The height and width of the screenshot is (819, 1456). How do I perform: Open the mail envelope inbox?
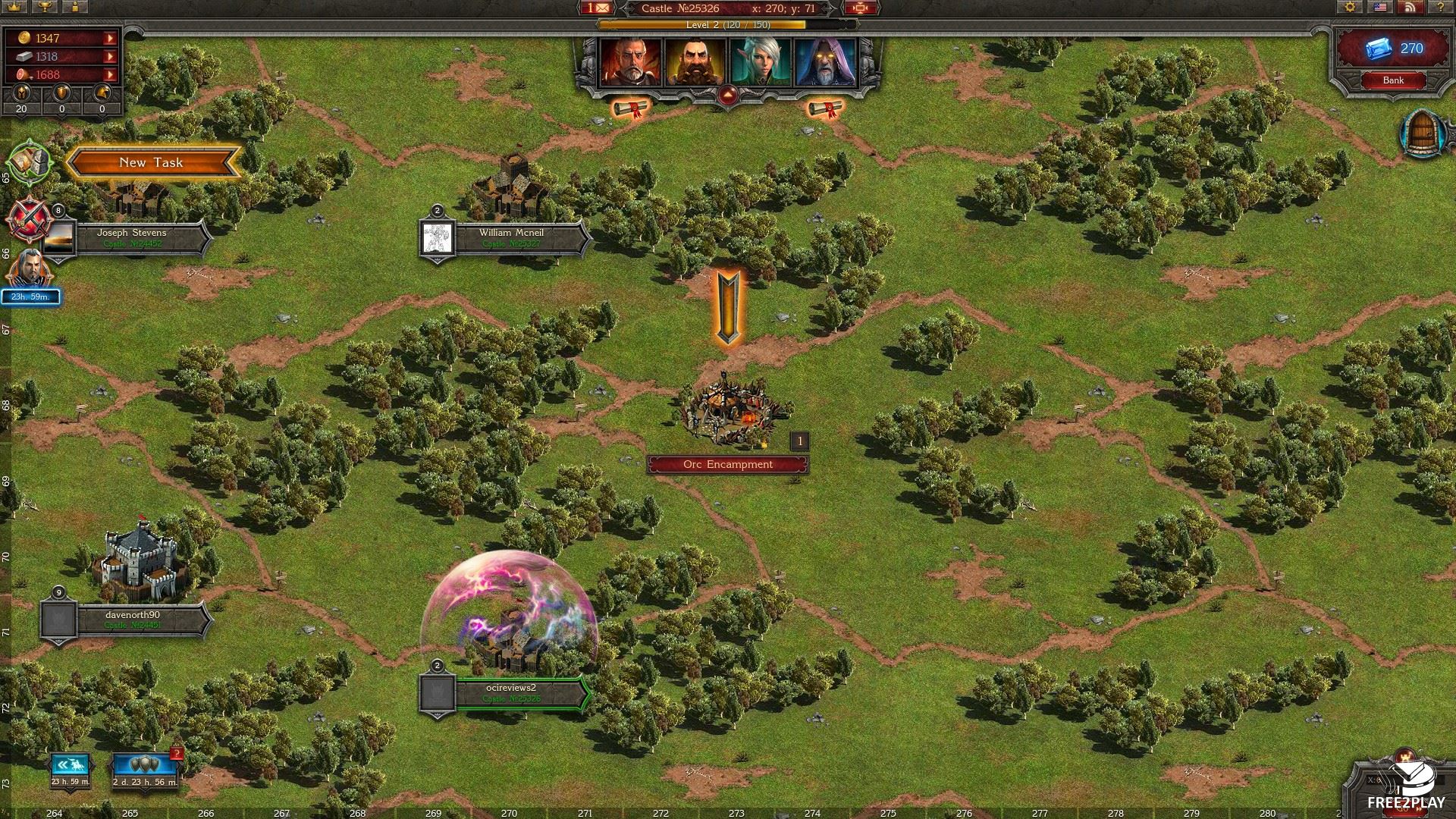(599, 8)
